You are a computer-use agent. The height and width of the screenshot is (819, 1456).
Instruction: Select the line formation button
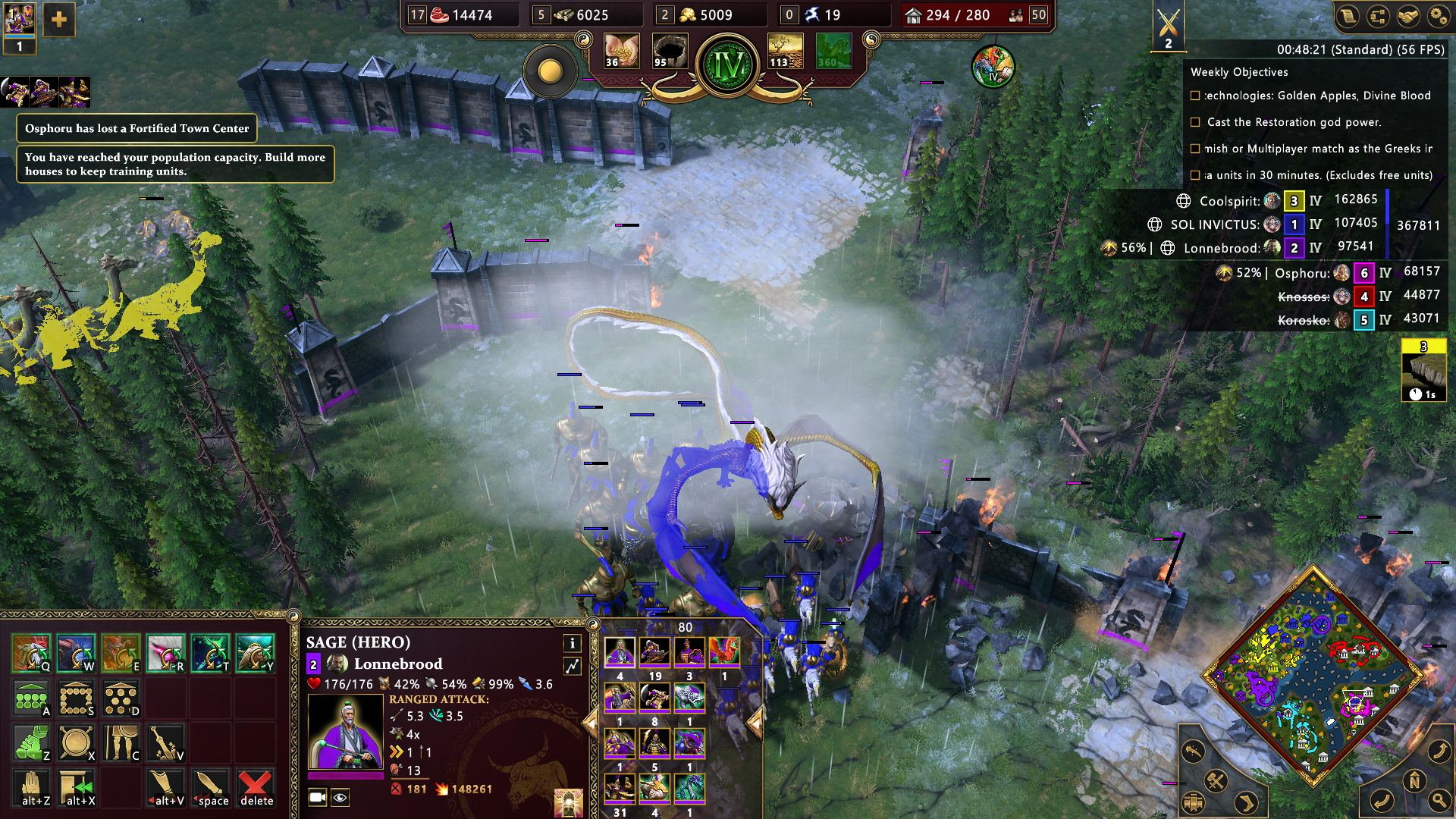[x=31, y=698]
